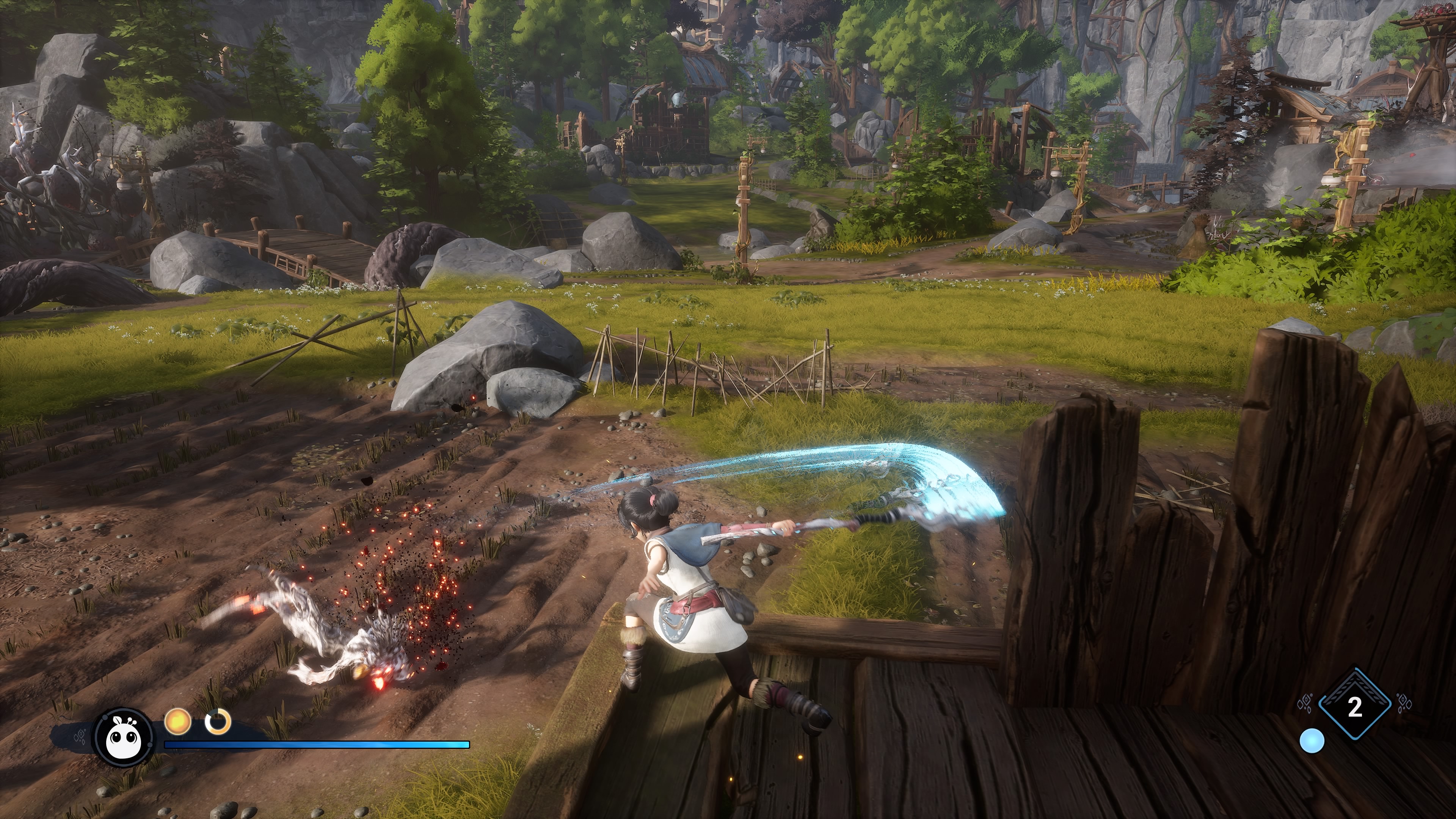This screenshot has height=819, width=1456.
Task: Click the partially filled courage ring
Action: point(218,722)
